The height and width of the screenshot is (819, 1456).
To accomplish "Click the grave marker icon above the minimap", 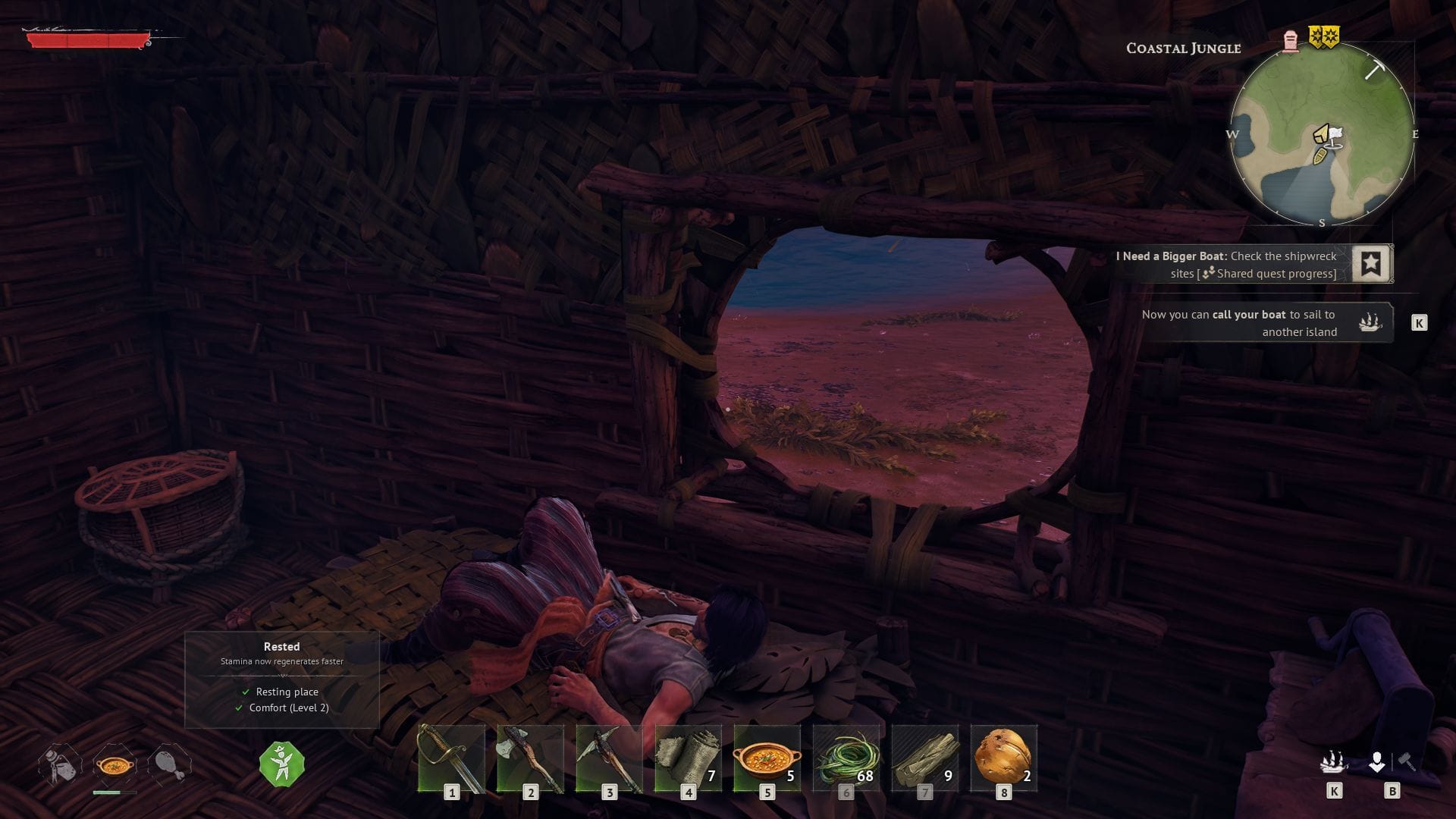I will [1289, 42].
